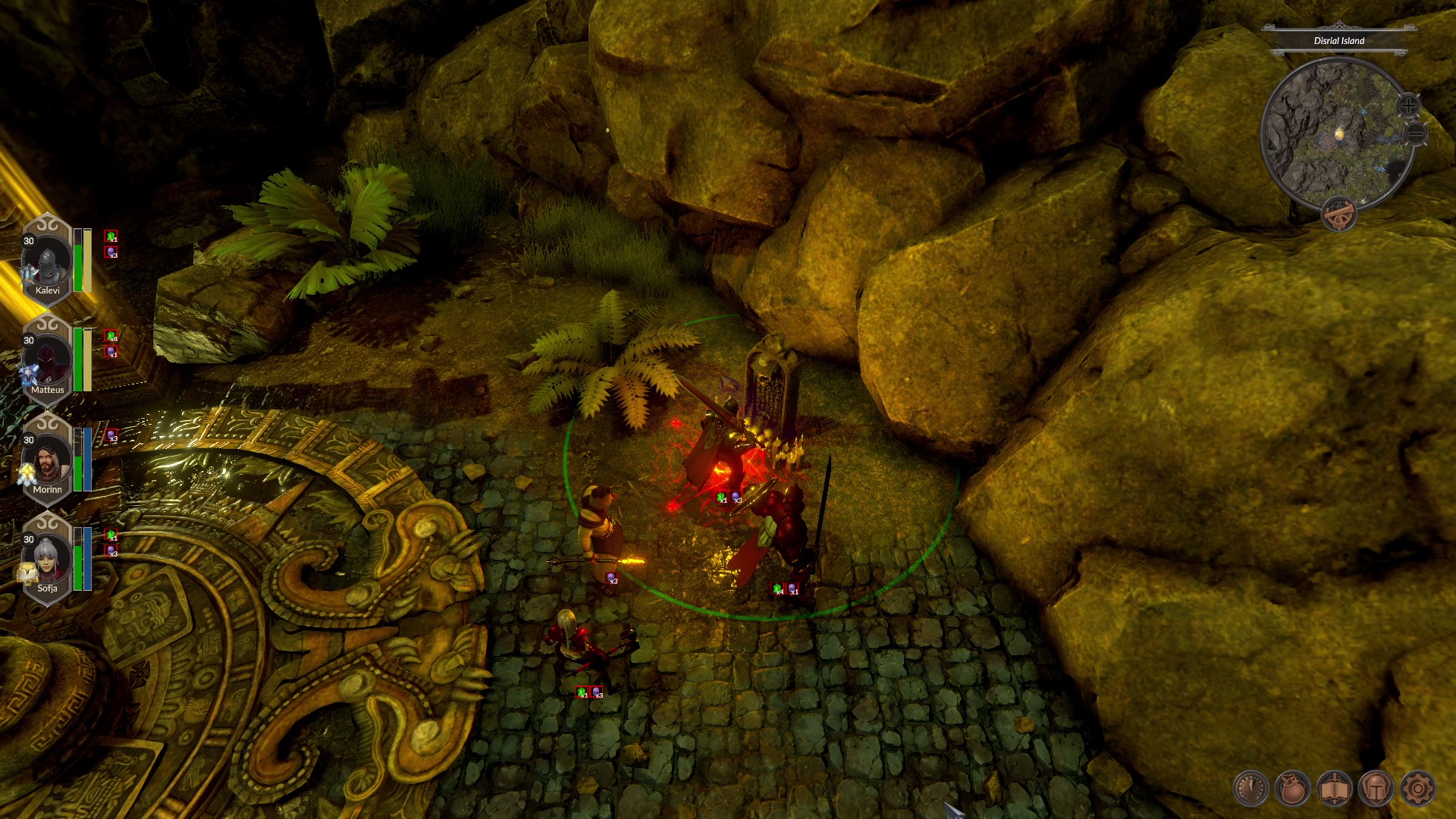
Task: Zoom out the minimap with the minus button
Action: [1416, 133]
